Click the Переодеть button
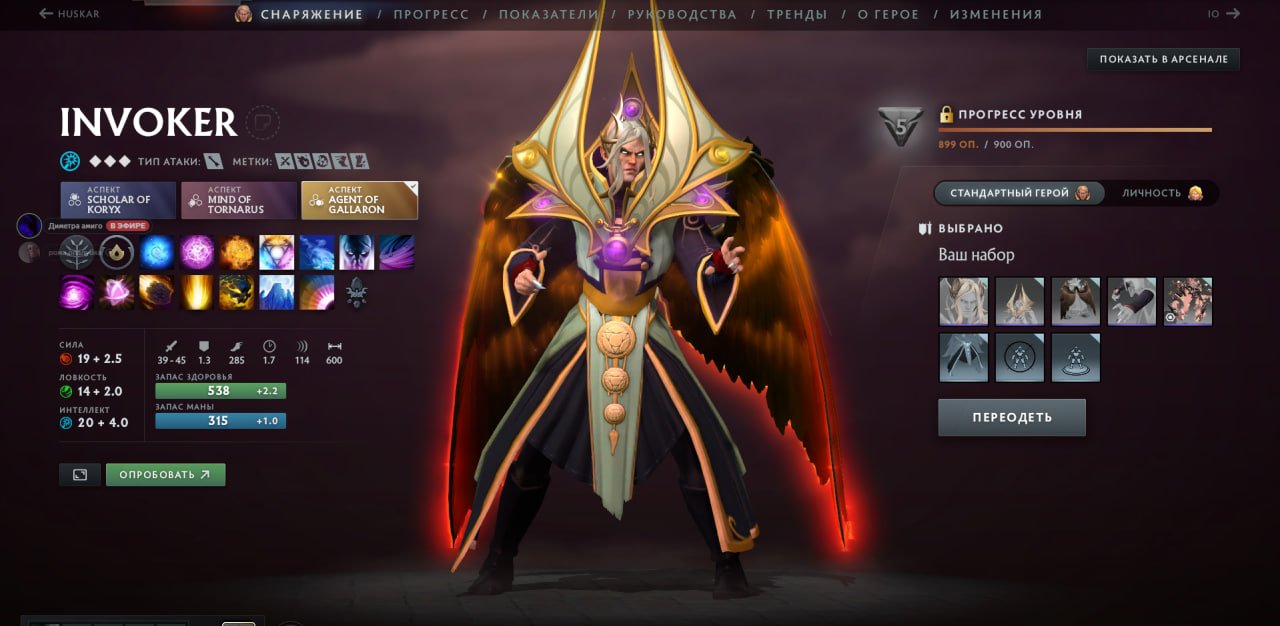Screen dimensions: 1280x626 (x=1011, y=417)
